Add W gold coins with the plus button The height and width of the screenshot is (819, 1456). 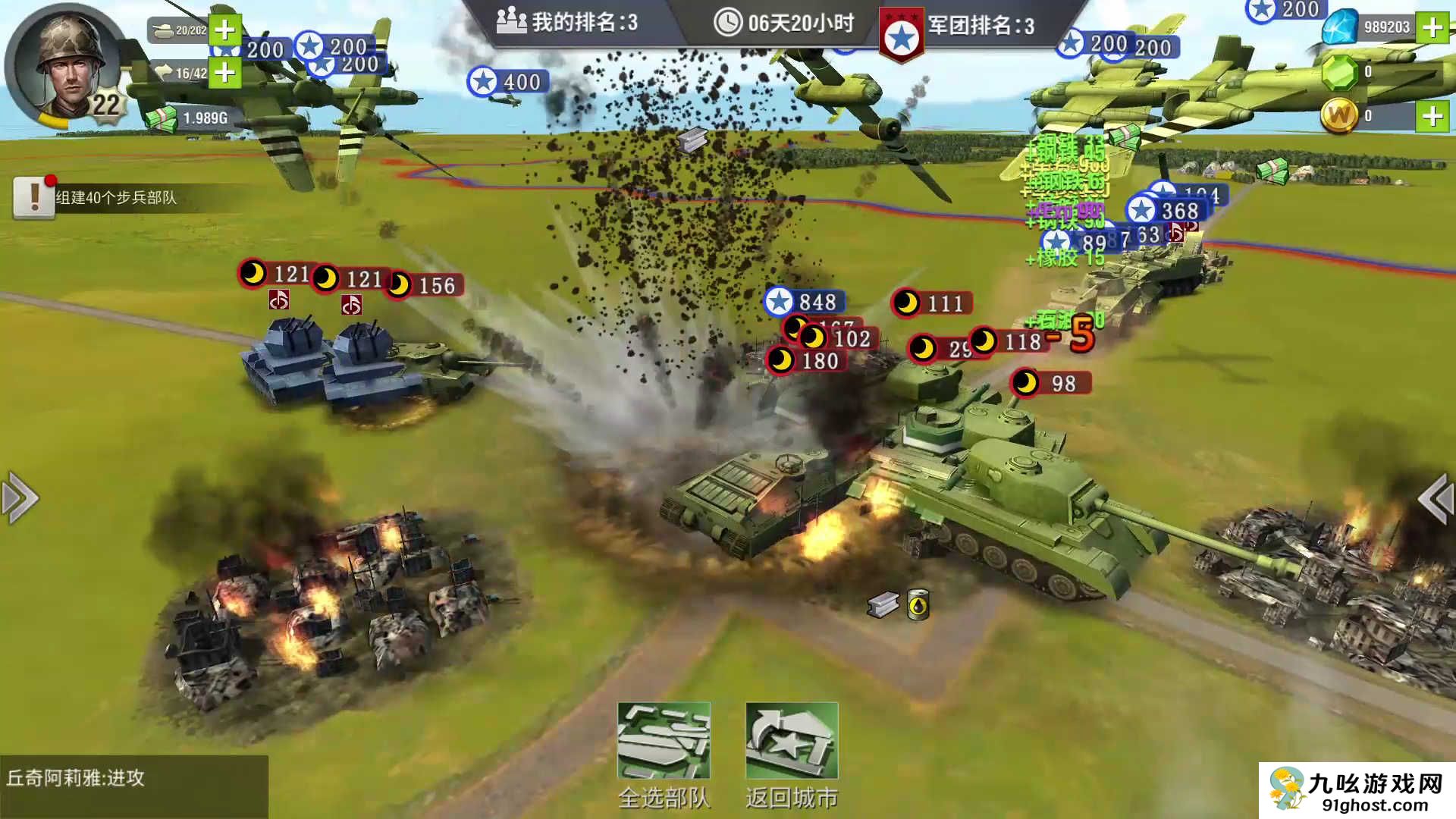1432,116
